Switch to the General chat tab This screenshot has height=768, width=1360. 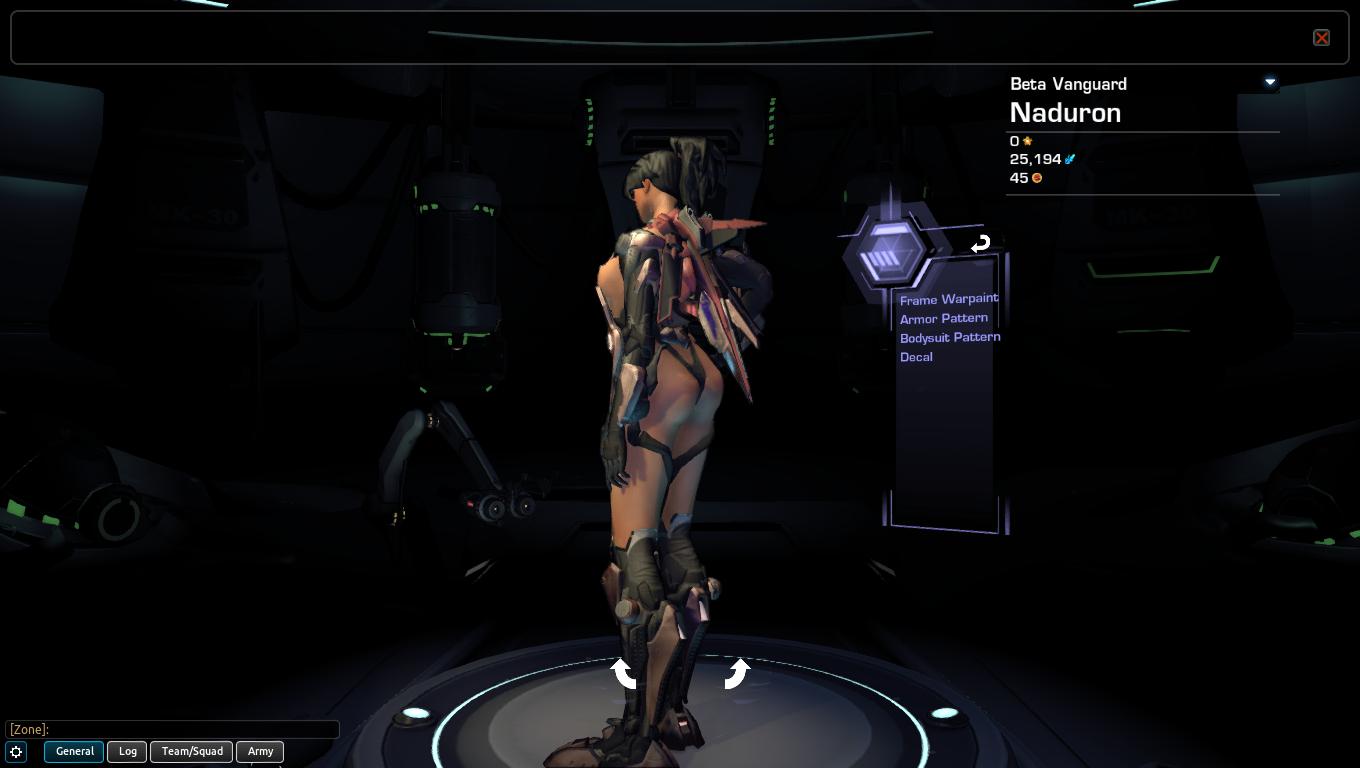pyautogui.click(x=74, y=751)
